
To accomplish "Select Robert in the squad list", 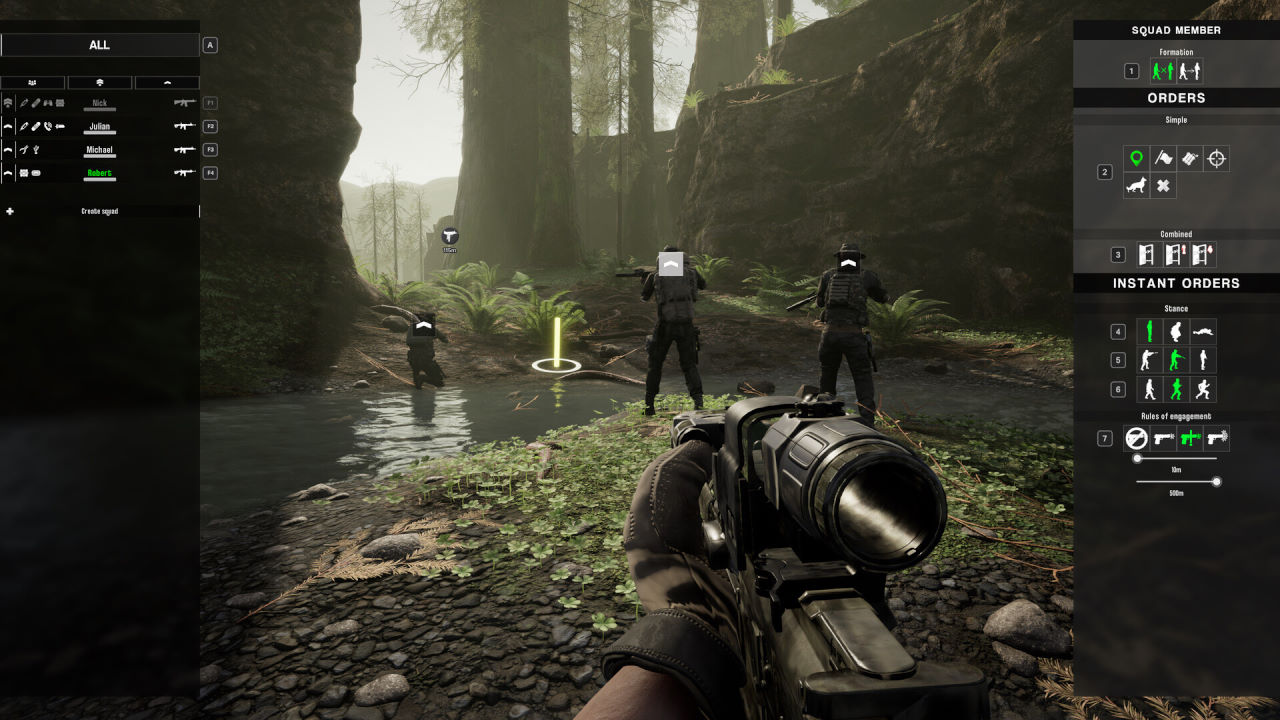I will point(99,173).
